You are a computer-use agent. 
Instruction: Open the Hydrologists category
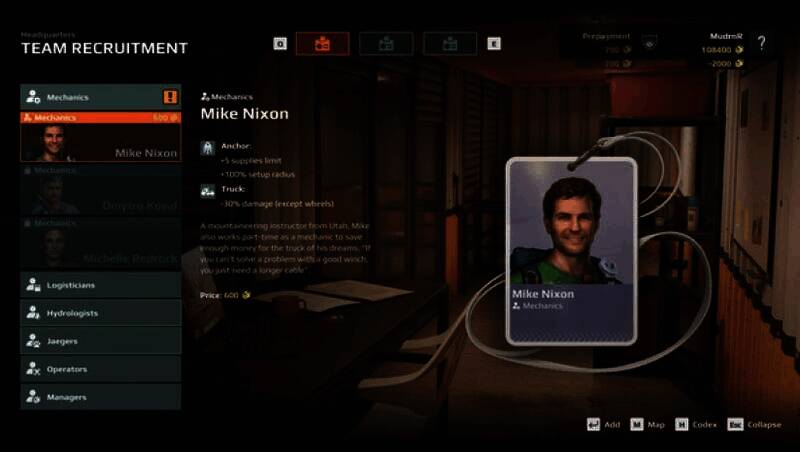point(100,313)
